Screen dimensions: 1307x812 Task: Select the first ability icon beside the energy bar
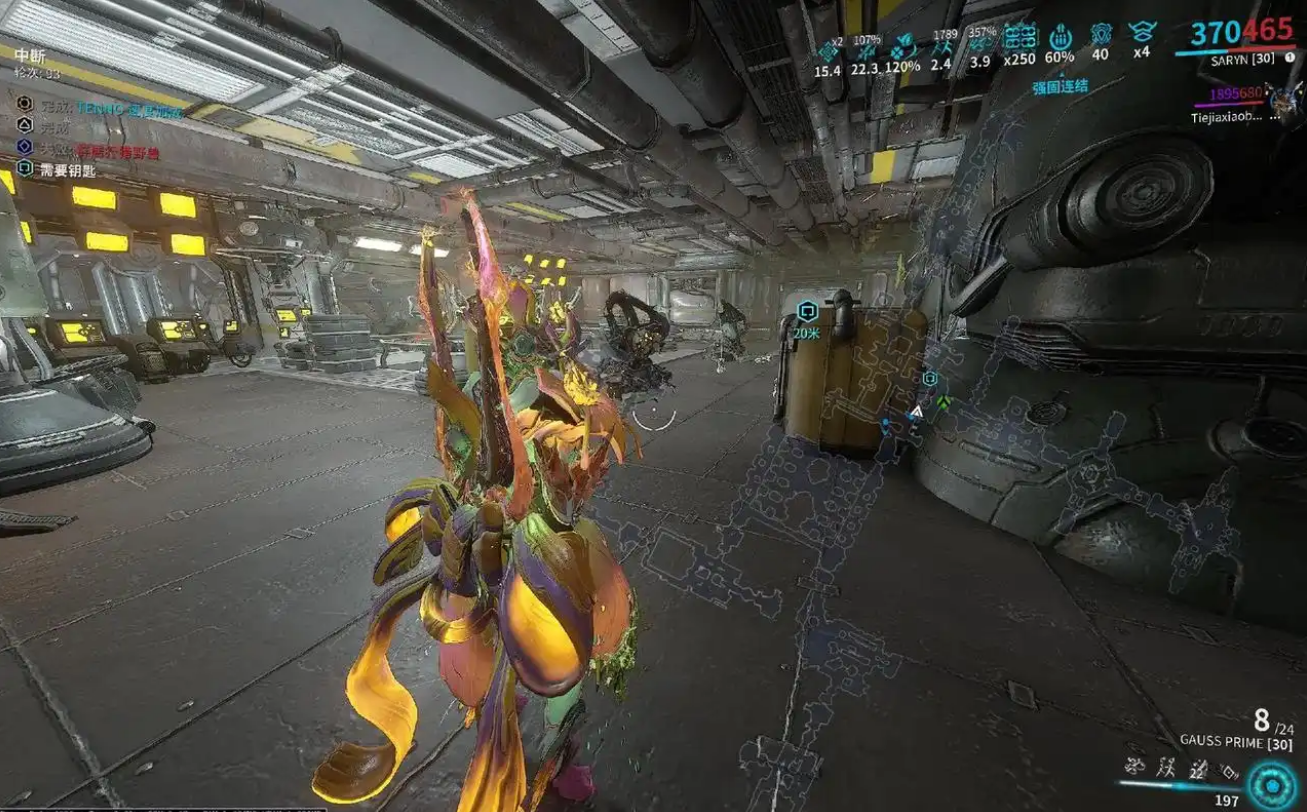coord(1135,767)
